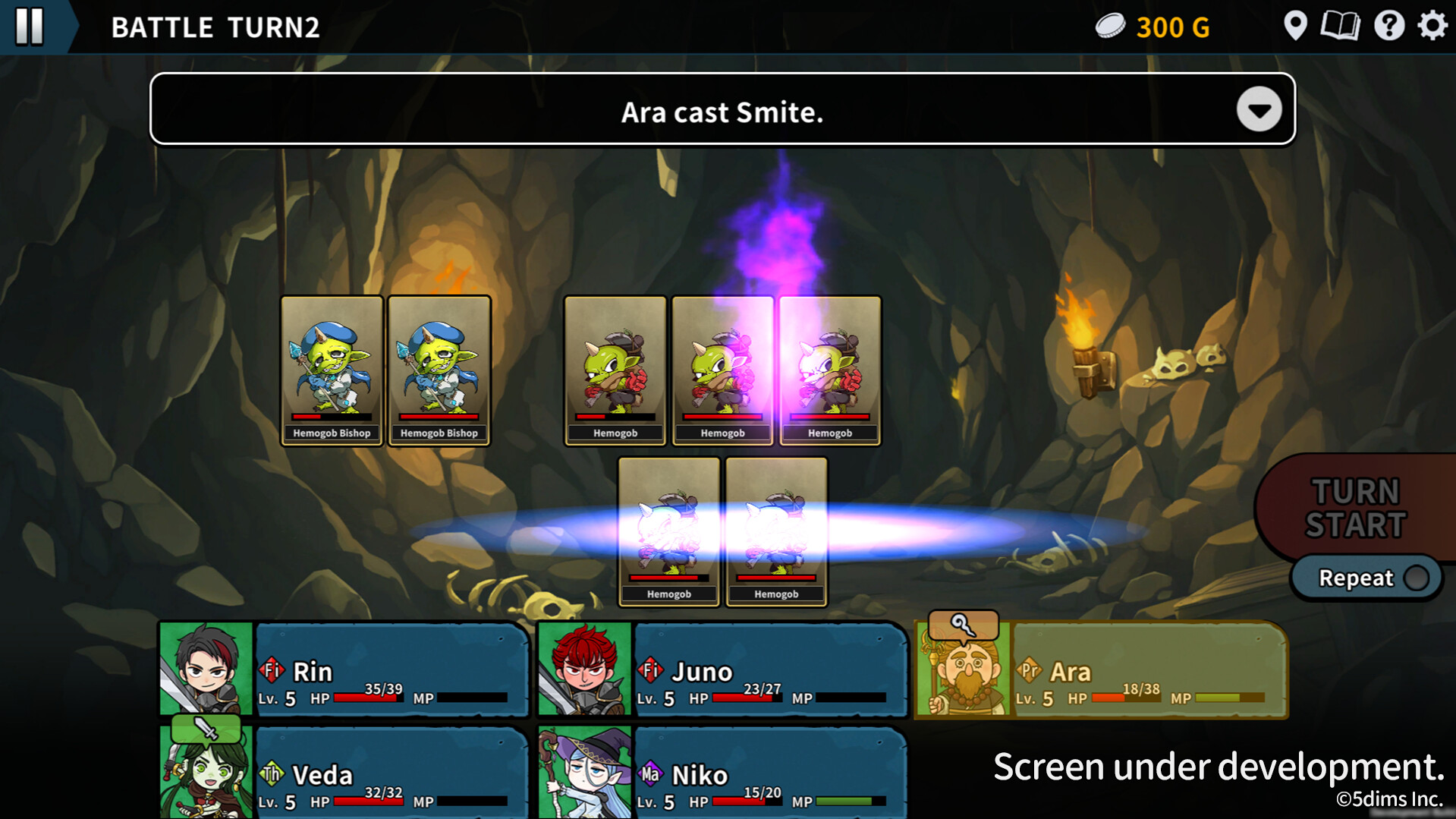
Task: Toggle the Repeat switch
Action: pos(1414,578)
